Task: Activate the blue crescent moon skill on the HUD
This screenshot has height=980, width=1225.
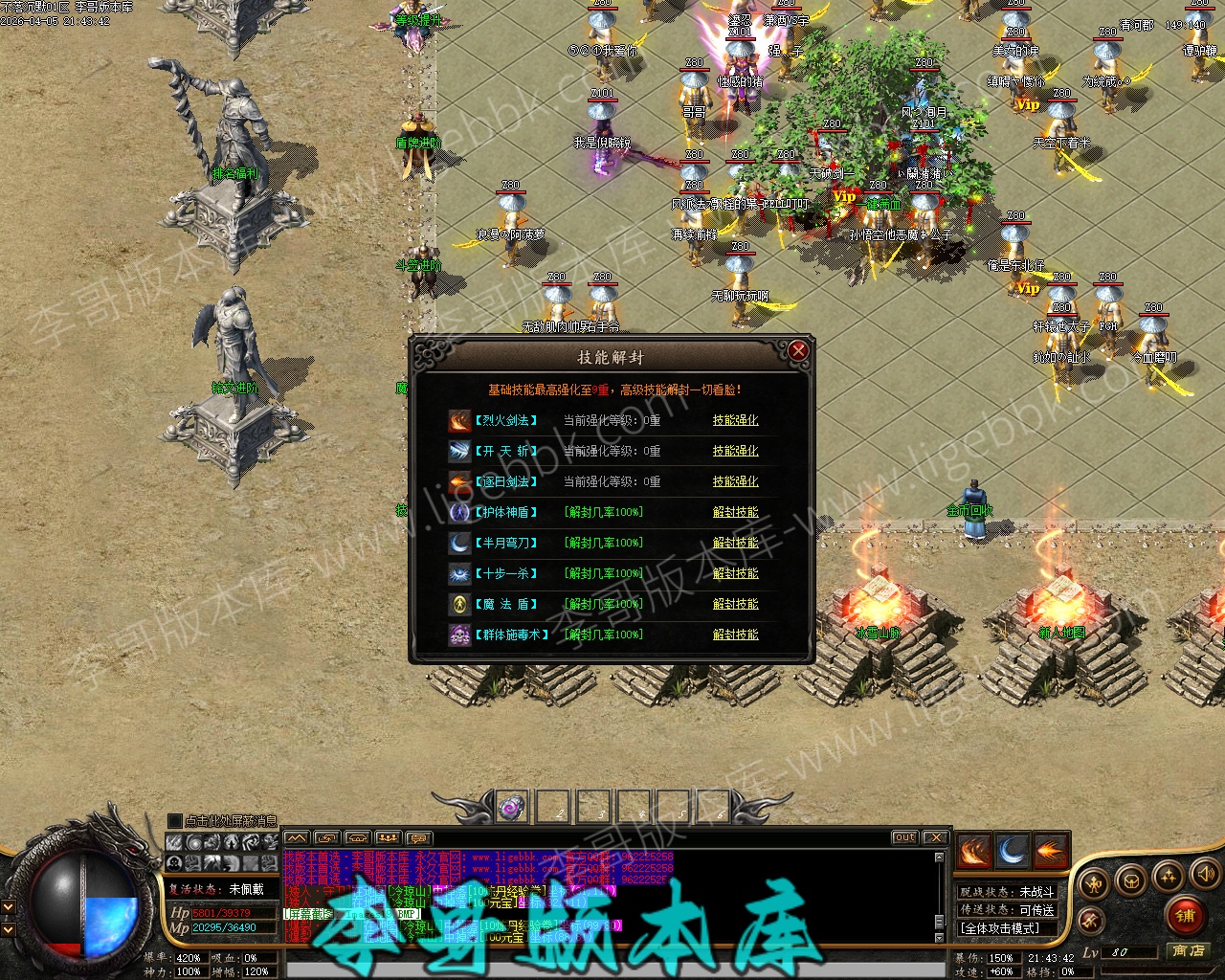Action: click(1013, 852)
